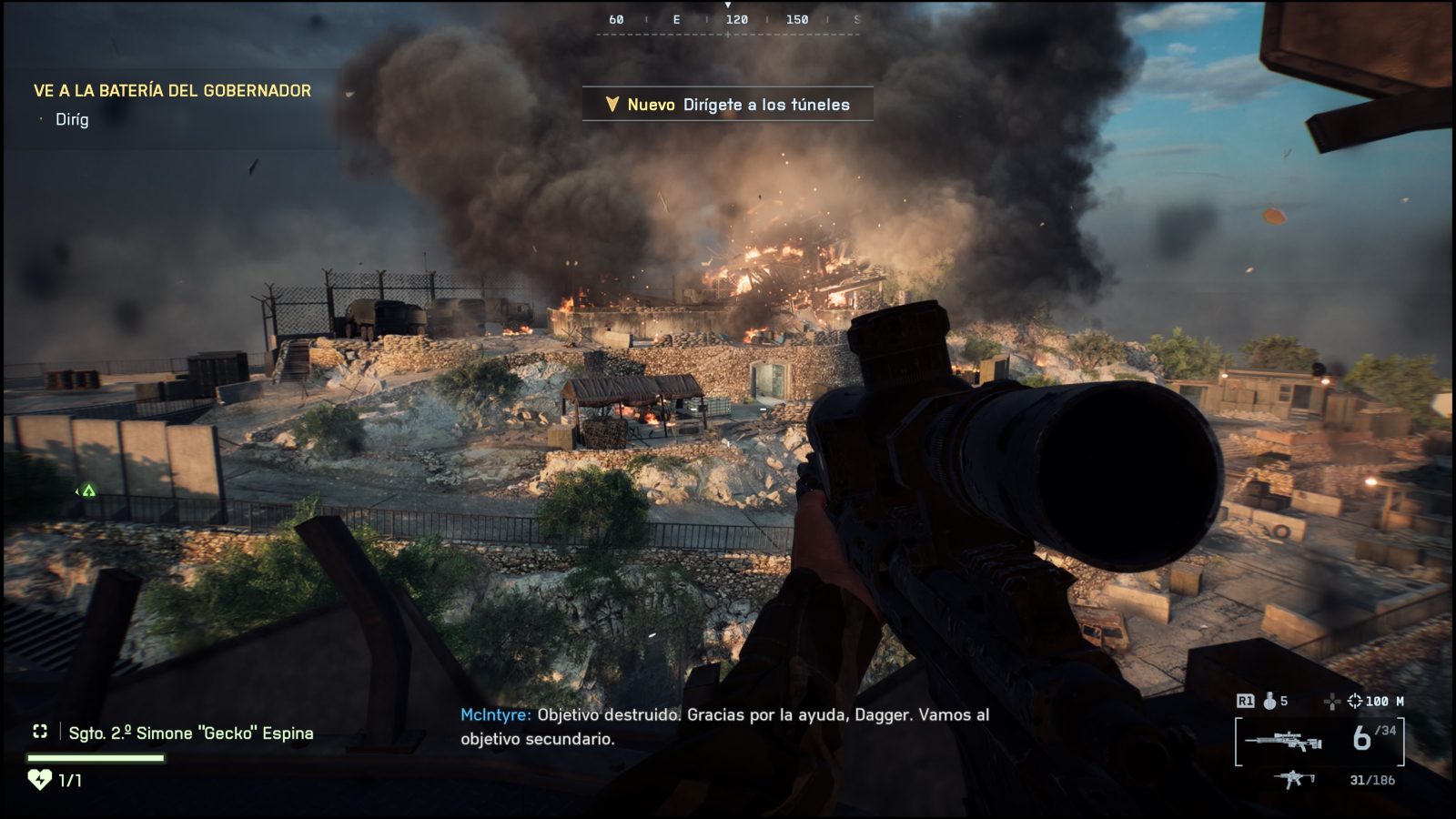Select the frag grenade gadget icon
Screen dimensions: 1456x819
(1267, 702)
